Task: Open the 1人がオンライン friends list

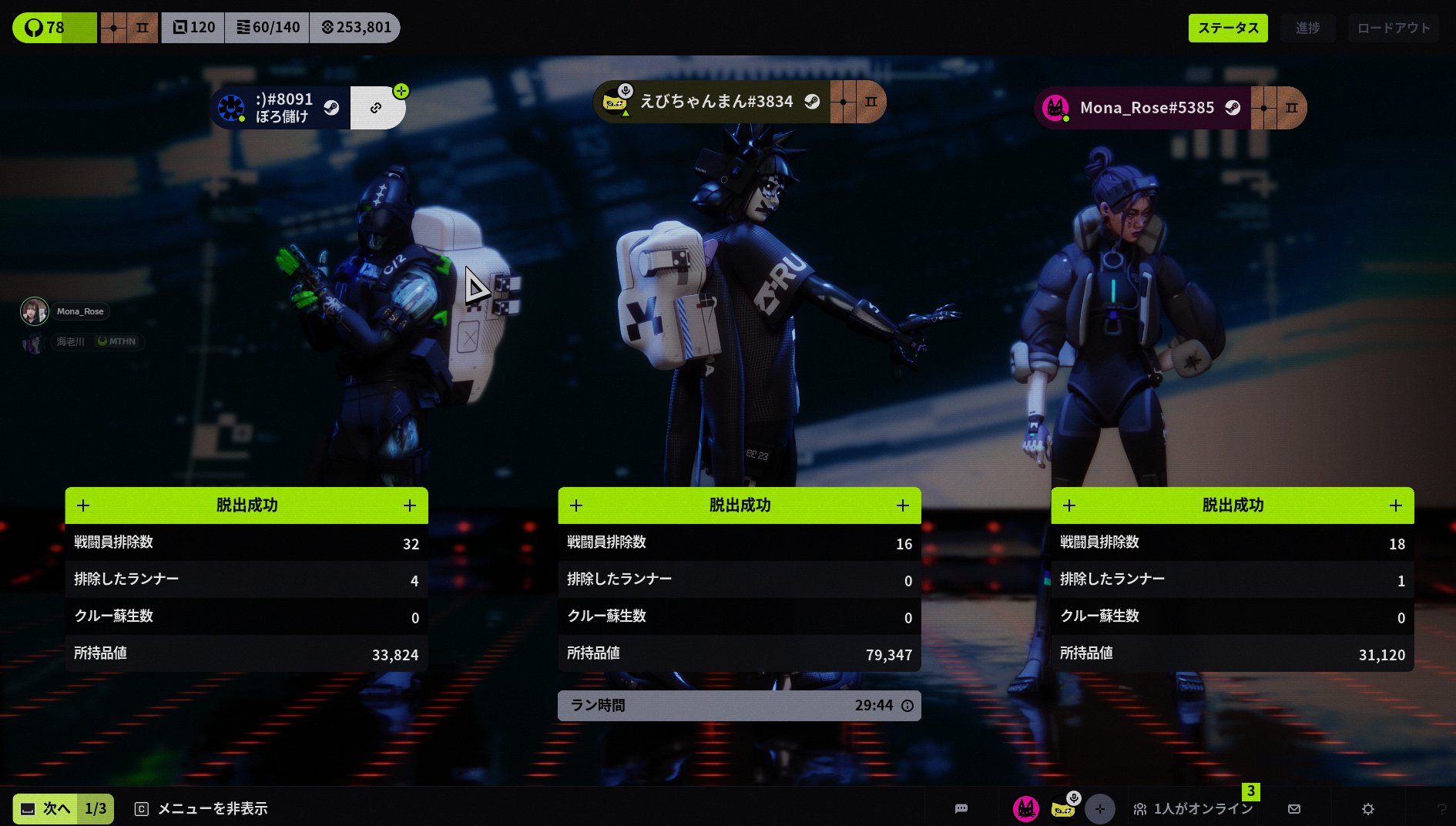Action: coord(1193,808)
